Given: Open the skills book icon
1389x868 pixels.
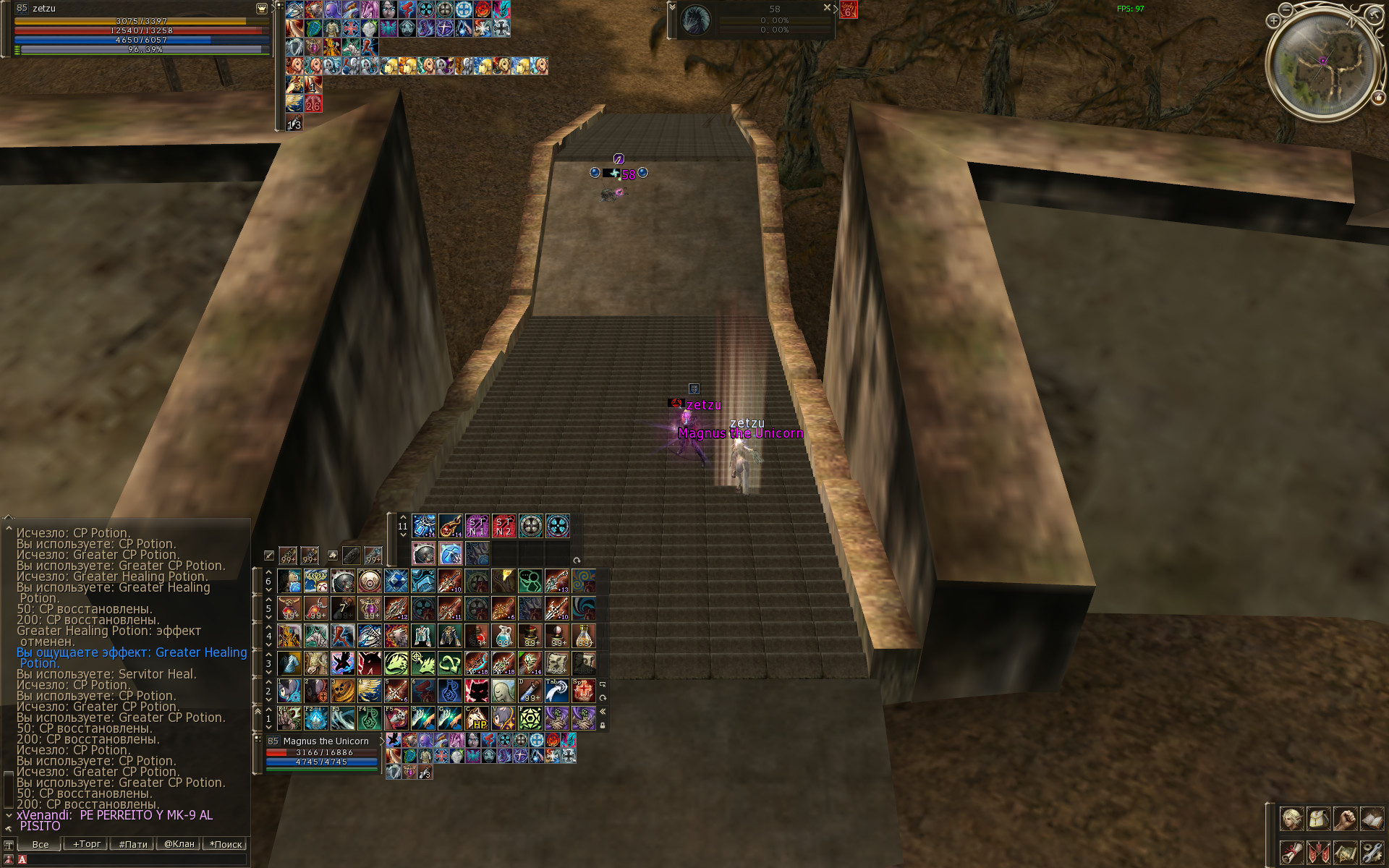Looking at the screenshot, I should click(1372, 820).
